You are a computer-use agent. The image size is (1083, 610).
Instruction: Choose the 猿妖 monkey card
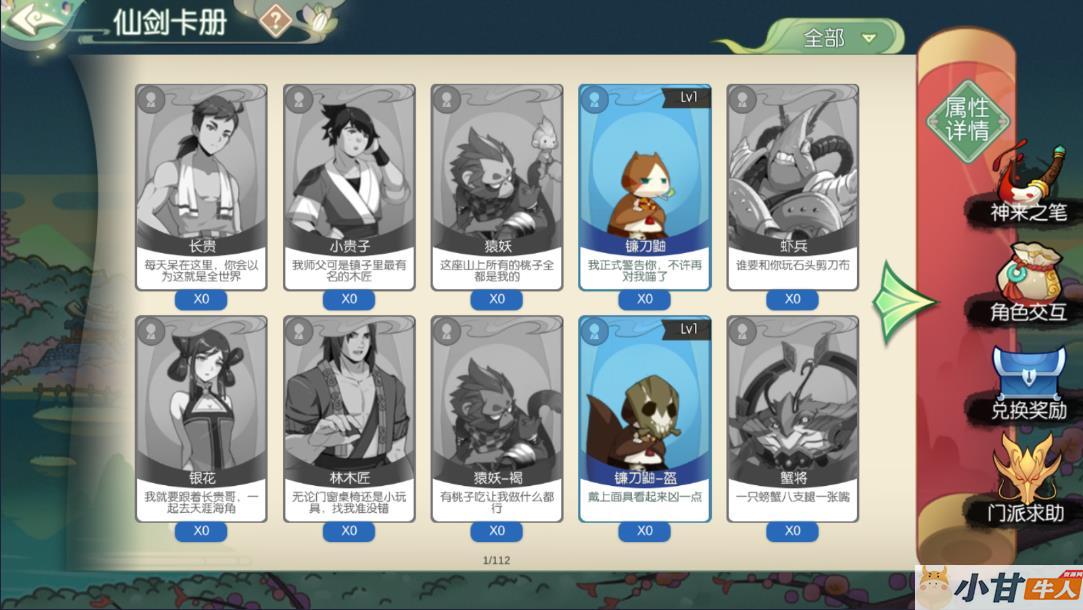pos(497,186)
